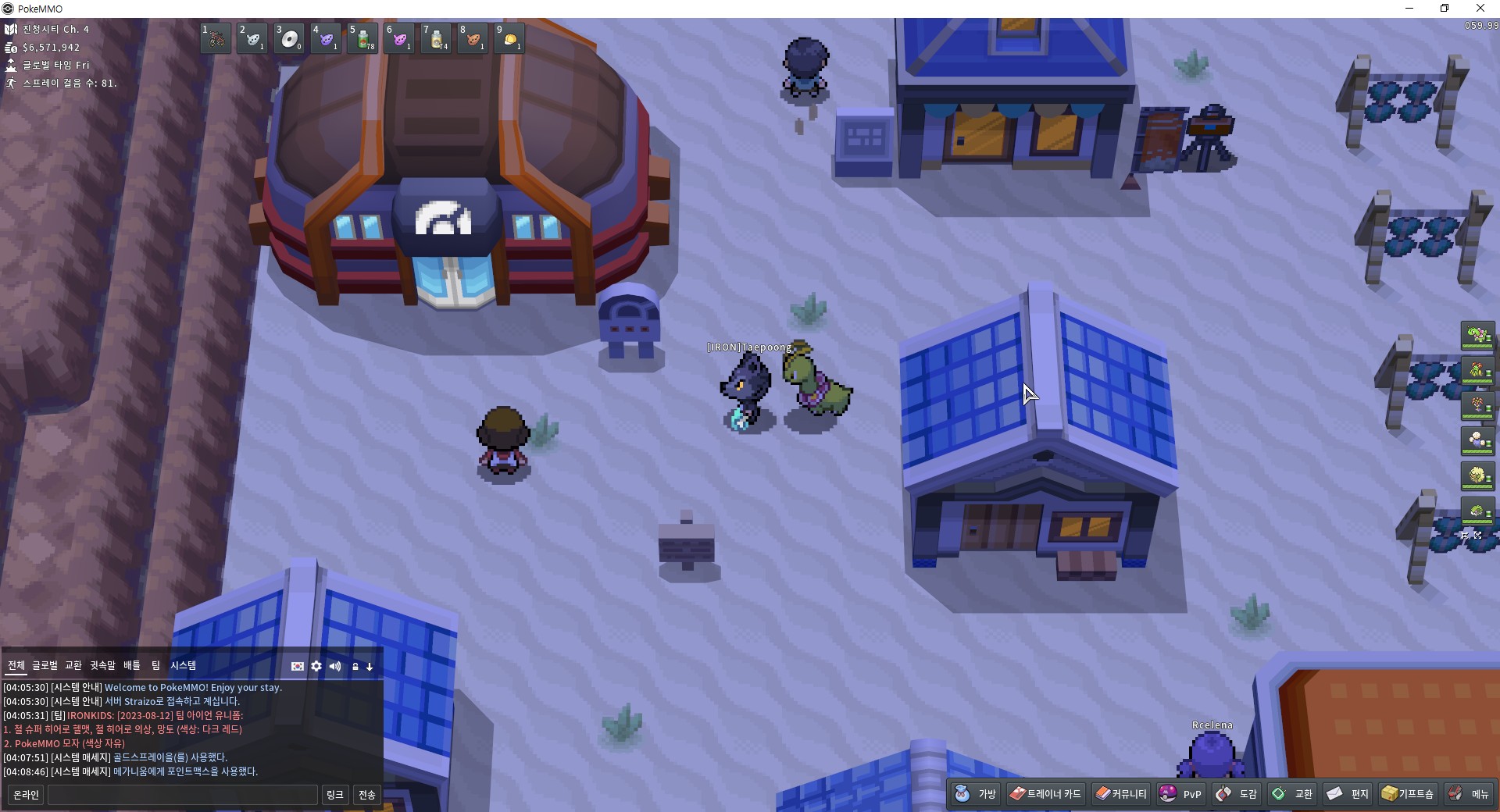Screen dimensions: 1500x812
Task: Send the chat message with 전송
Action: tap(366, 795)
